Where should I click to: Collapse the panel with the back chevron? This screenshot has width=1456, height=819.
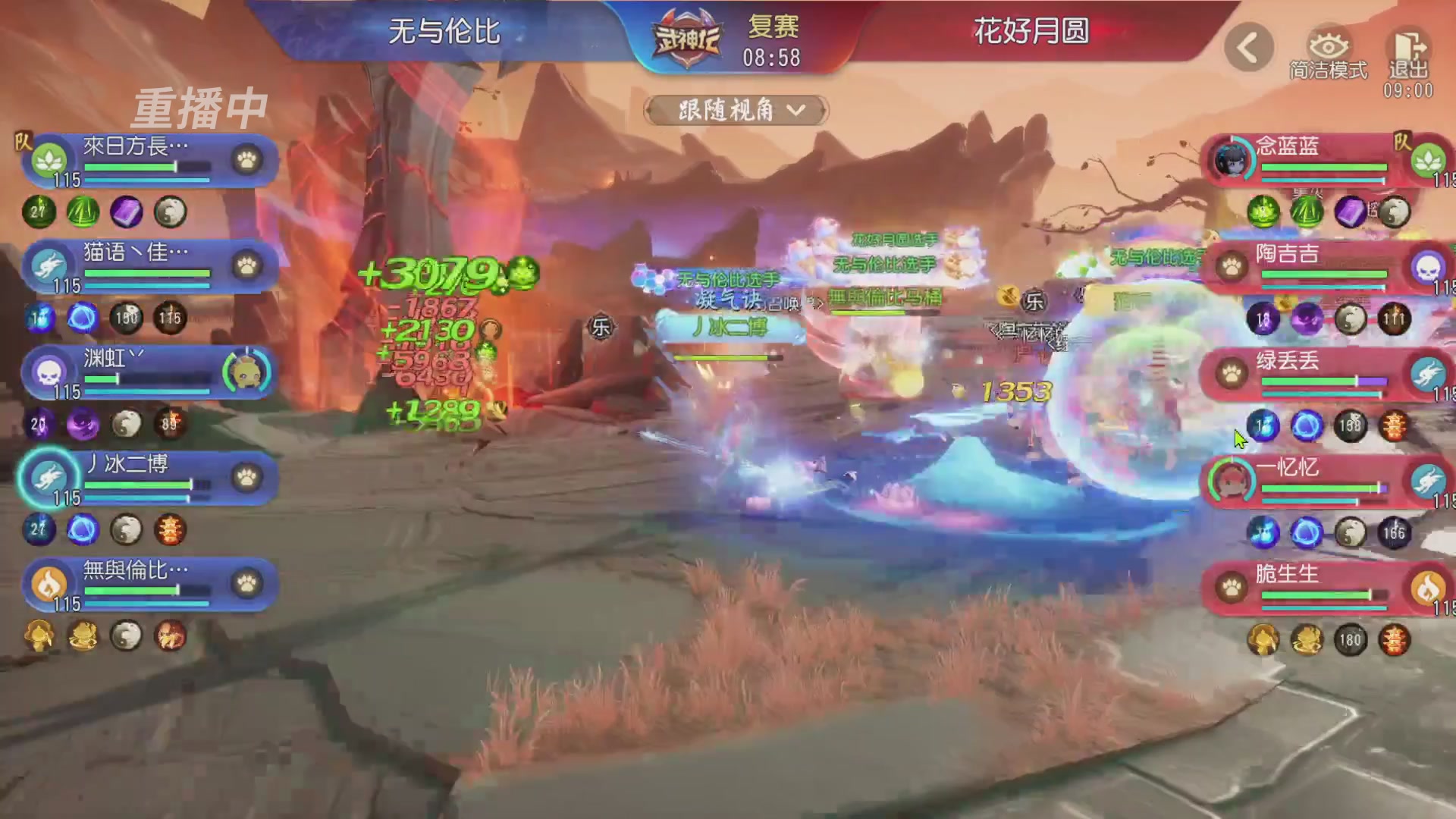[1247, 47]
